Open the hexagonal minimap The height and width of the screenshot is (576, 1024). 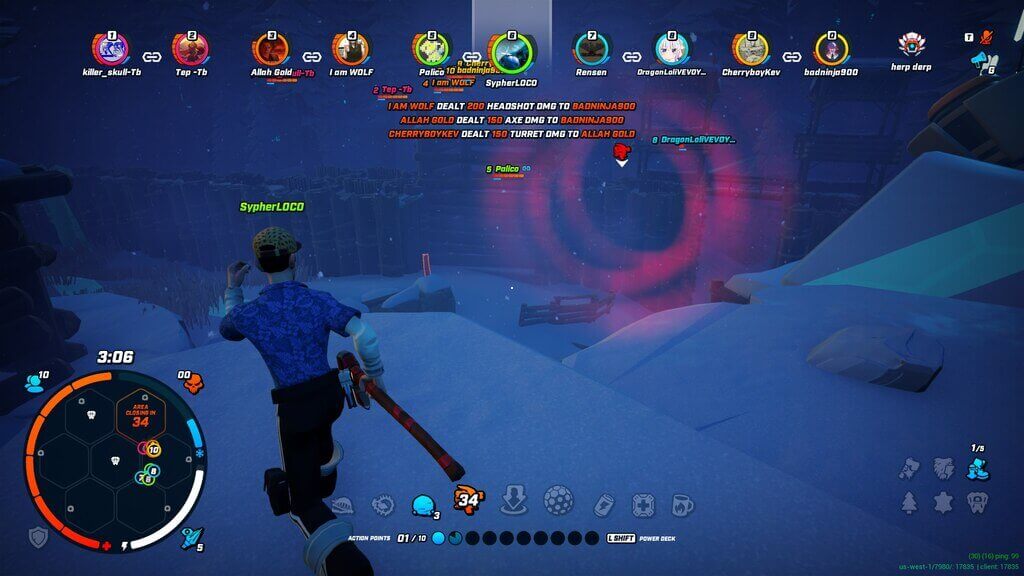(x=113, y=461)
